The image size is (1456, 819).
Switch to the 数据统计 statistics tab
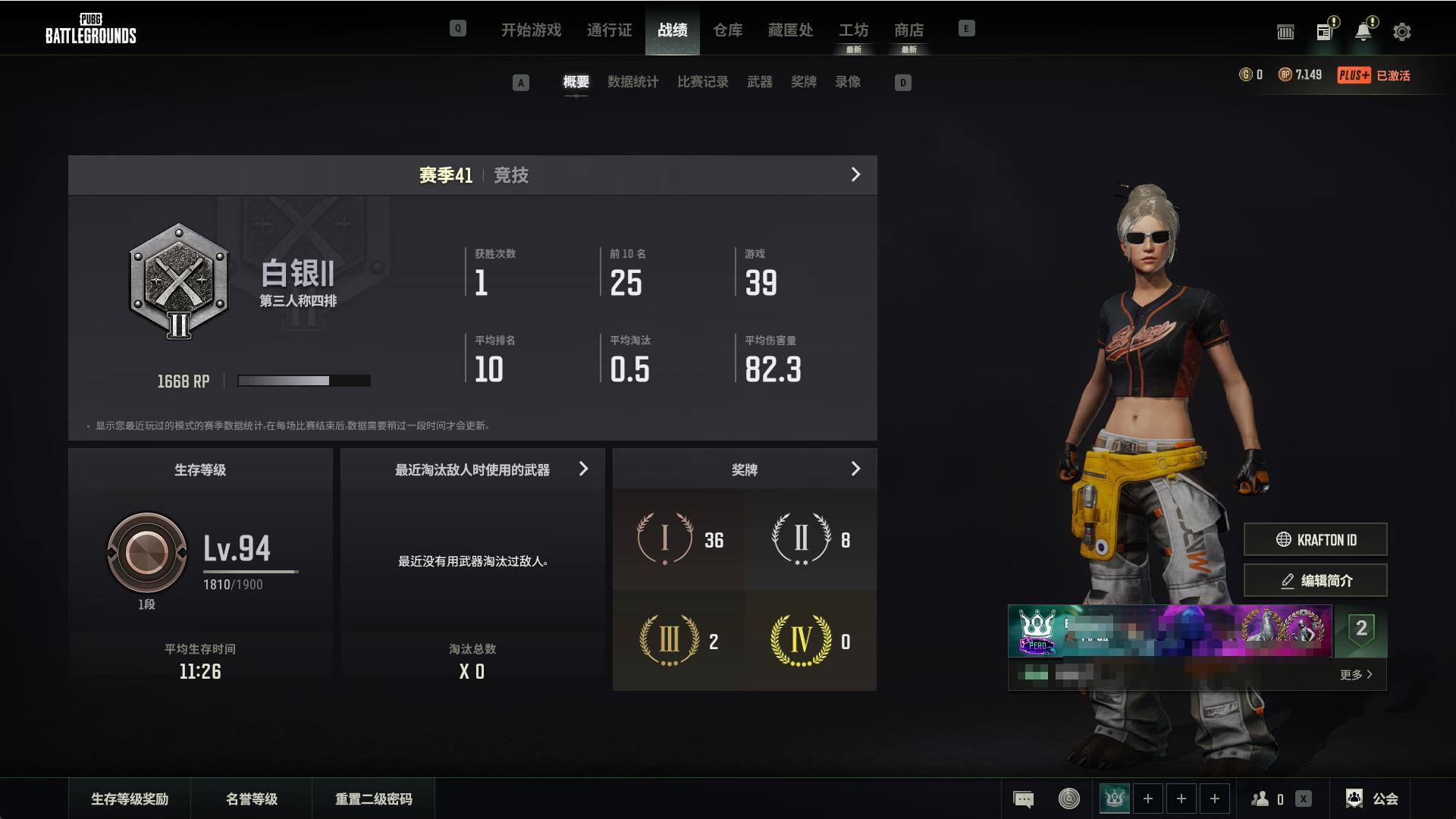coord(632,82)
